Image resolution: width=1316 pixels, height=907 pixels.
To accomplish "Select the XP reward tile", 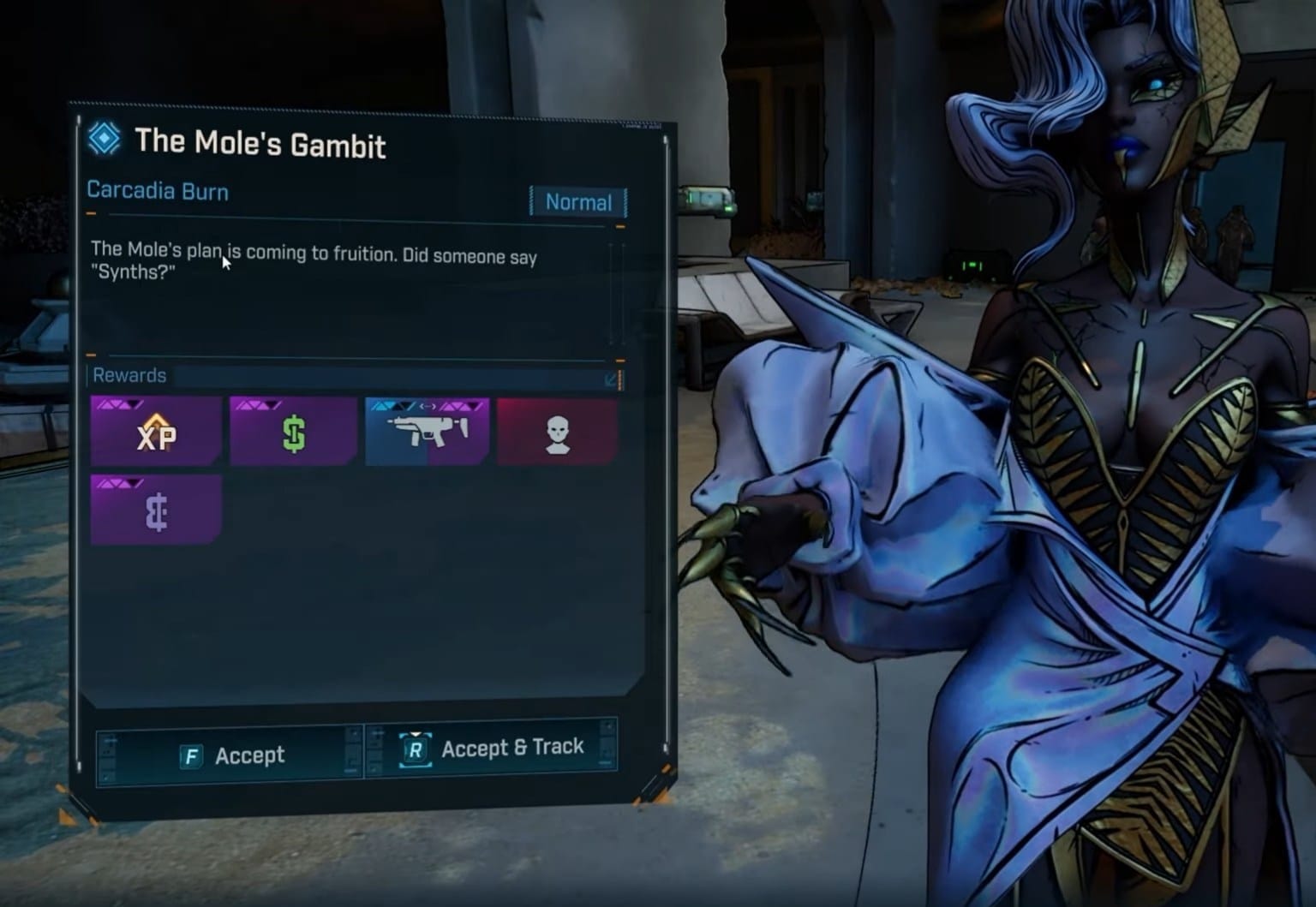I will pyautogui.click(x=155, y=433).
